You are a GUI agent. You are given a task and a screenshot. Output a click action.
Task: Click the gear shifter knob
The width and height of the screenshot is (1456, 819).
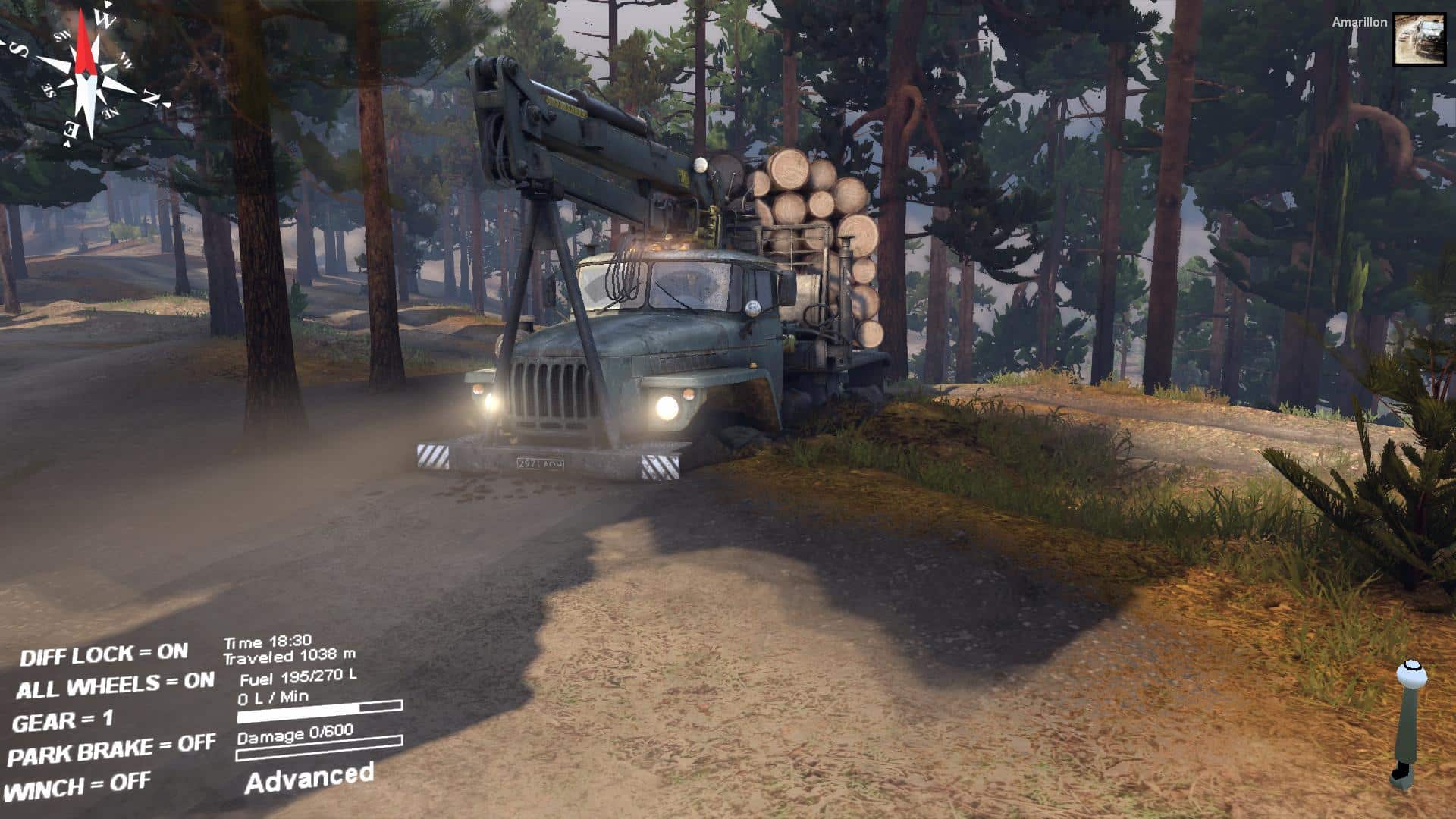(1411, 674)
